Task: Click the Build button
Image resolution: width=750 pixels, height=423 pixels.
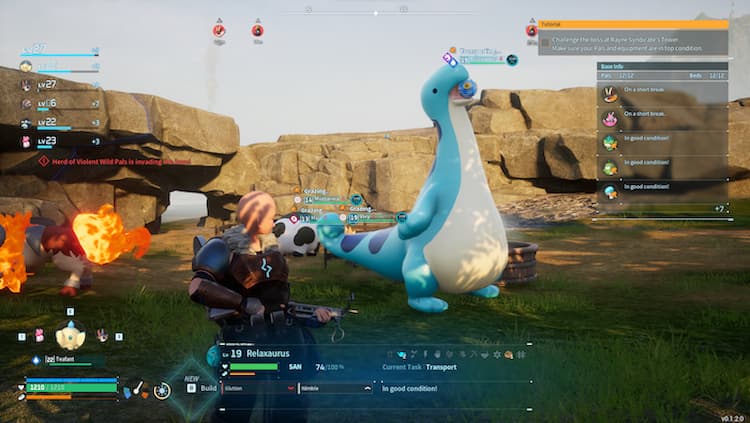Action: pyautogui.click(x=203, y=387)
